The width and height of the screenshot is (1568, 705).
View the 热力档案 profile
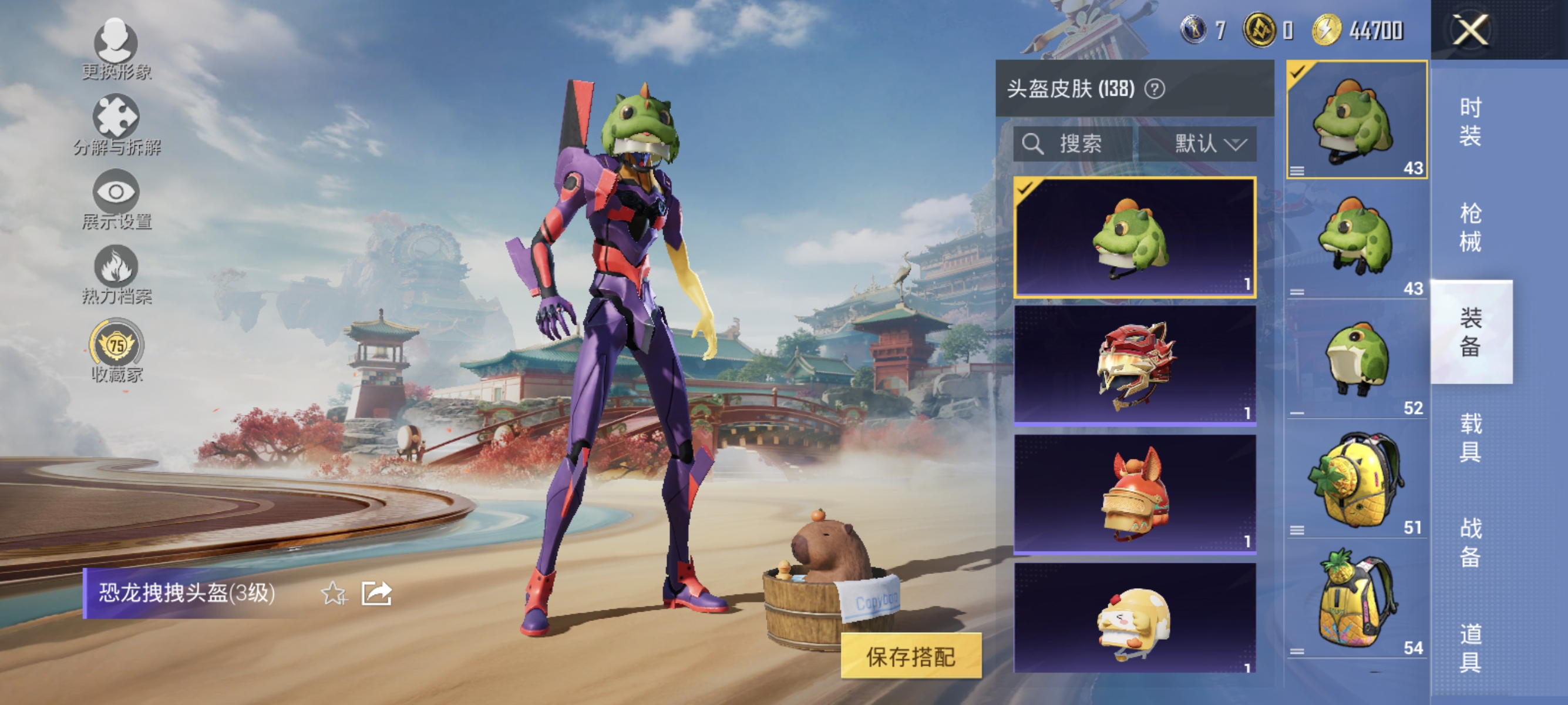tap(117, 275)
